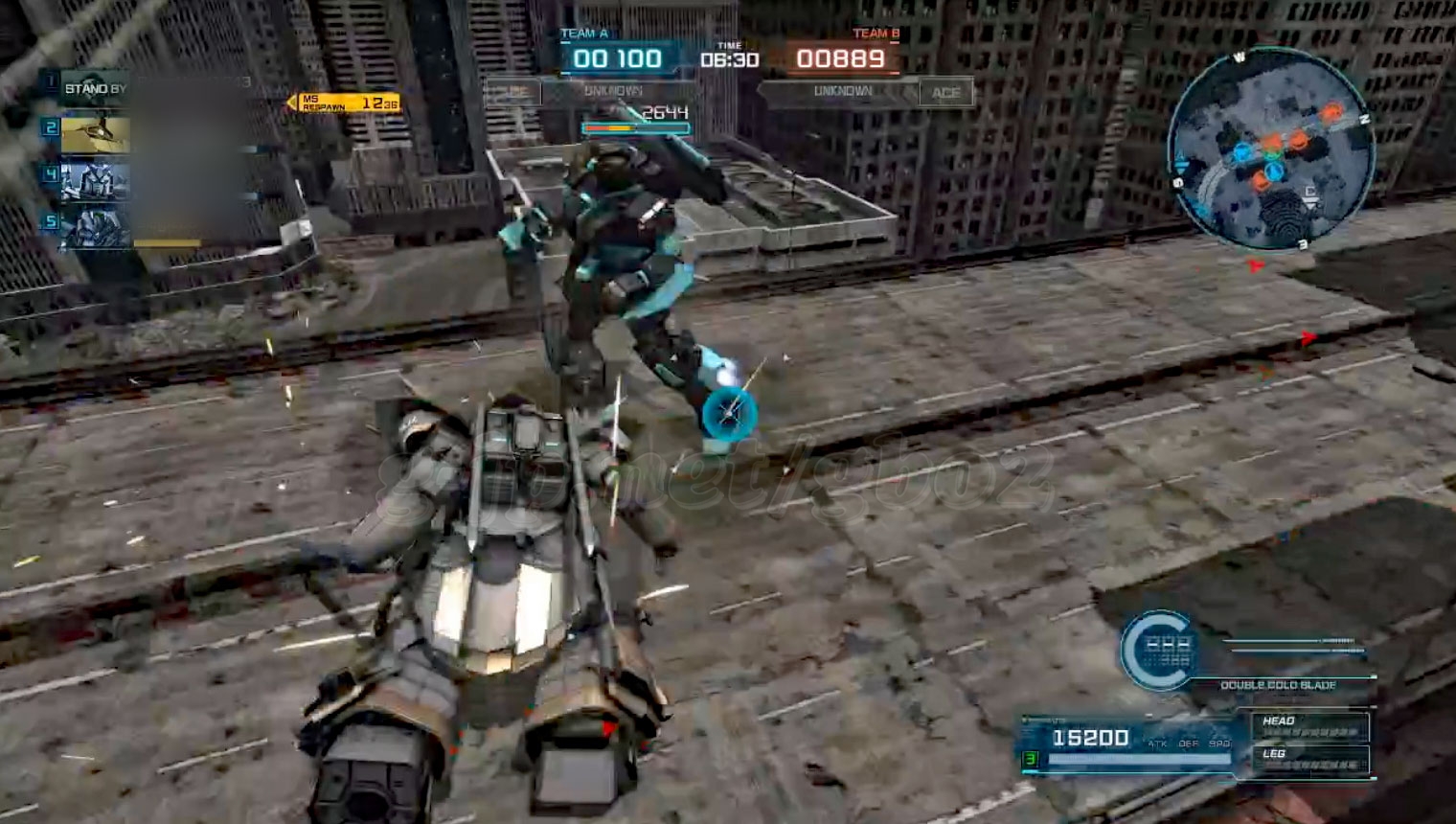Open the circular radar minimap
This screenshot has width=1456, height=824.
click(x=1270, y=149)
